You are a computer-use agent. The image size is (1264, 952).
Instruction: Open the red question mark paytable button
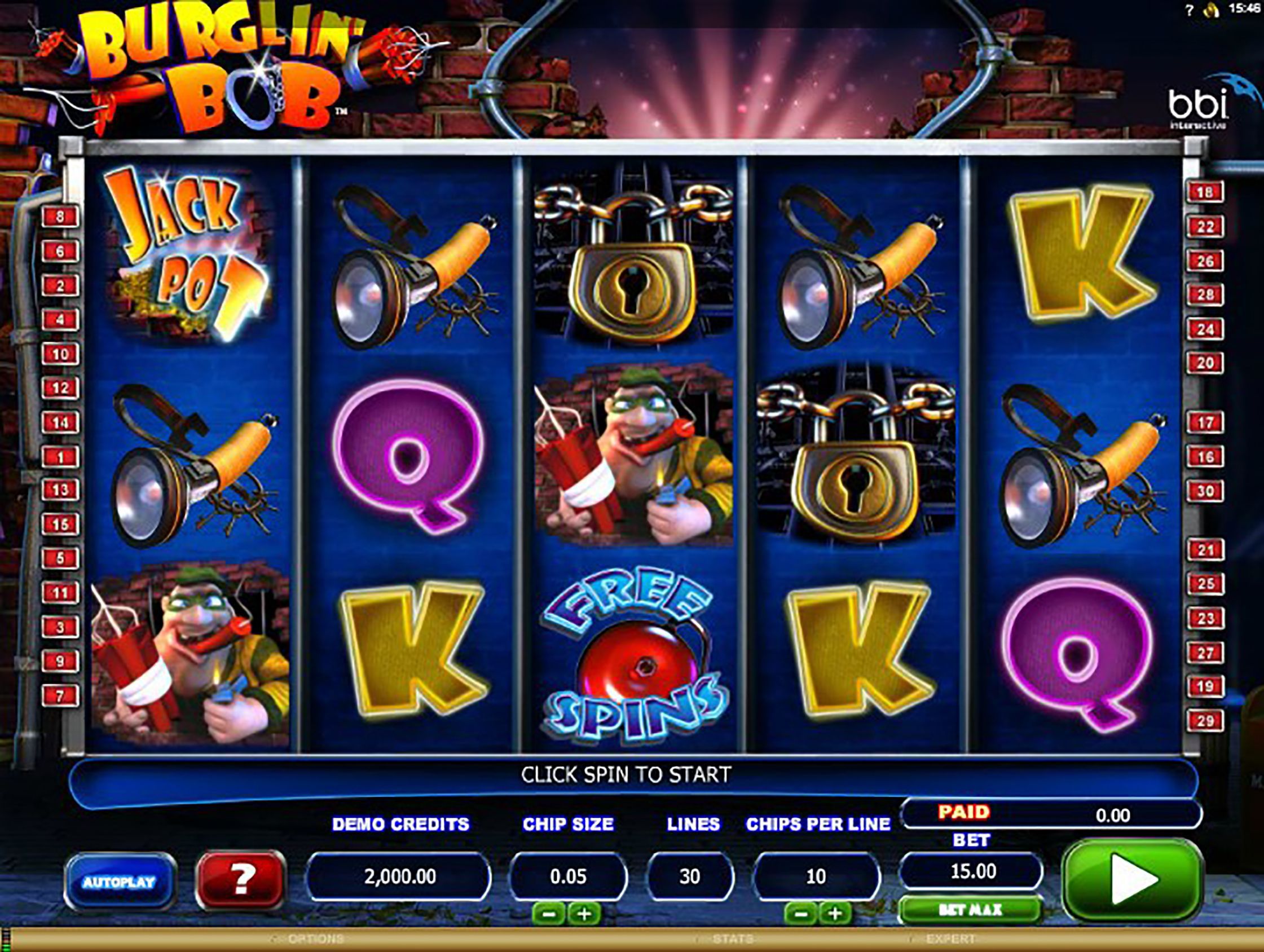[241, 880]
